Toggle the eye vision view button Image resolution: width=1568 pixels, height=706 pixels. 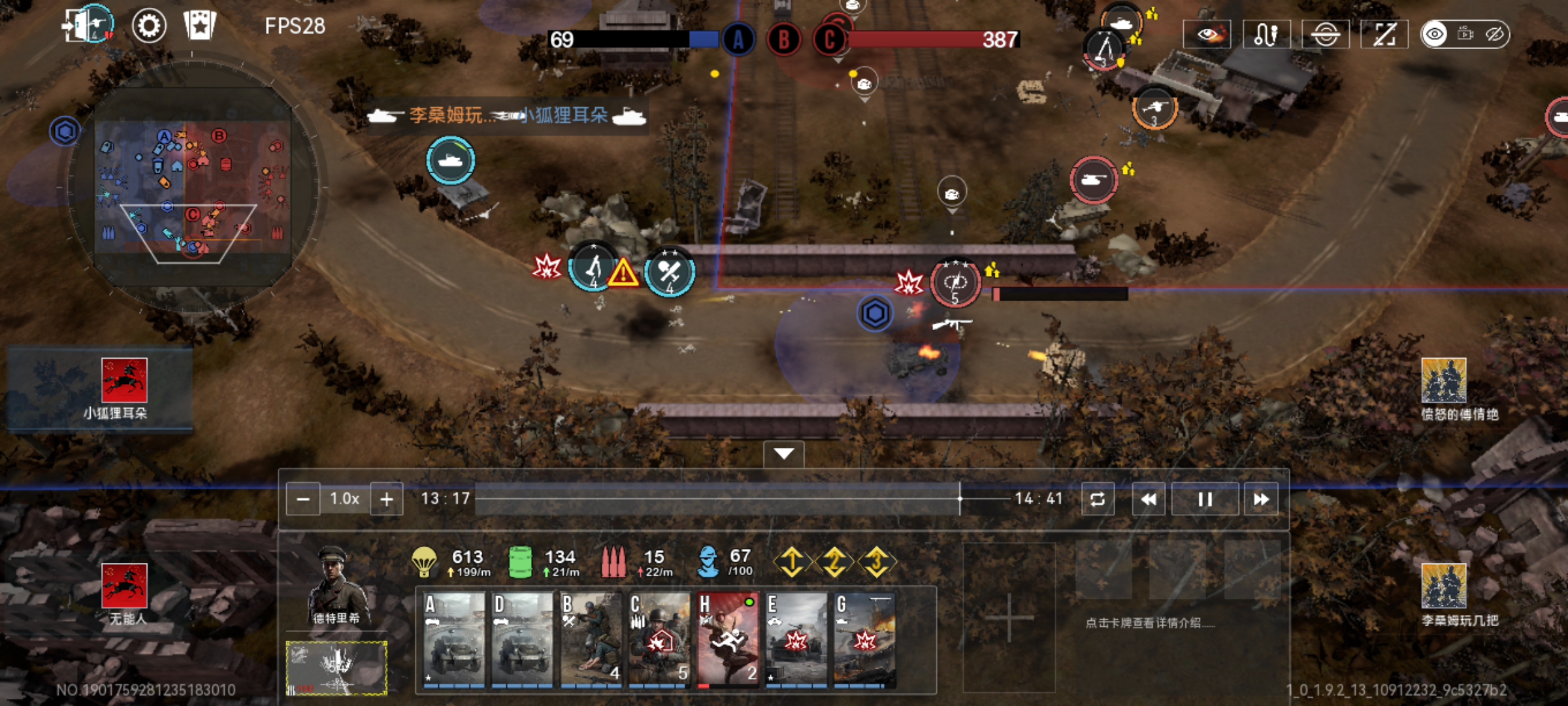1207,34
